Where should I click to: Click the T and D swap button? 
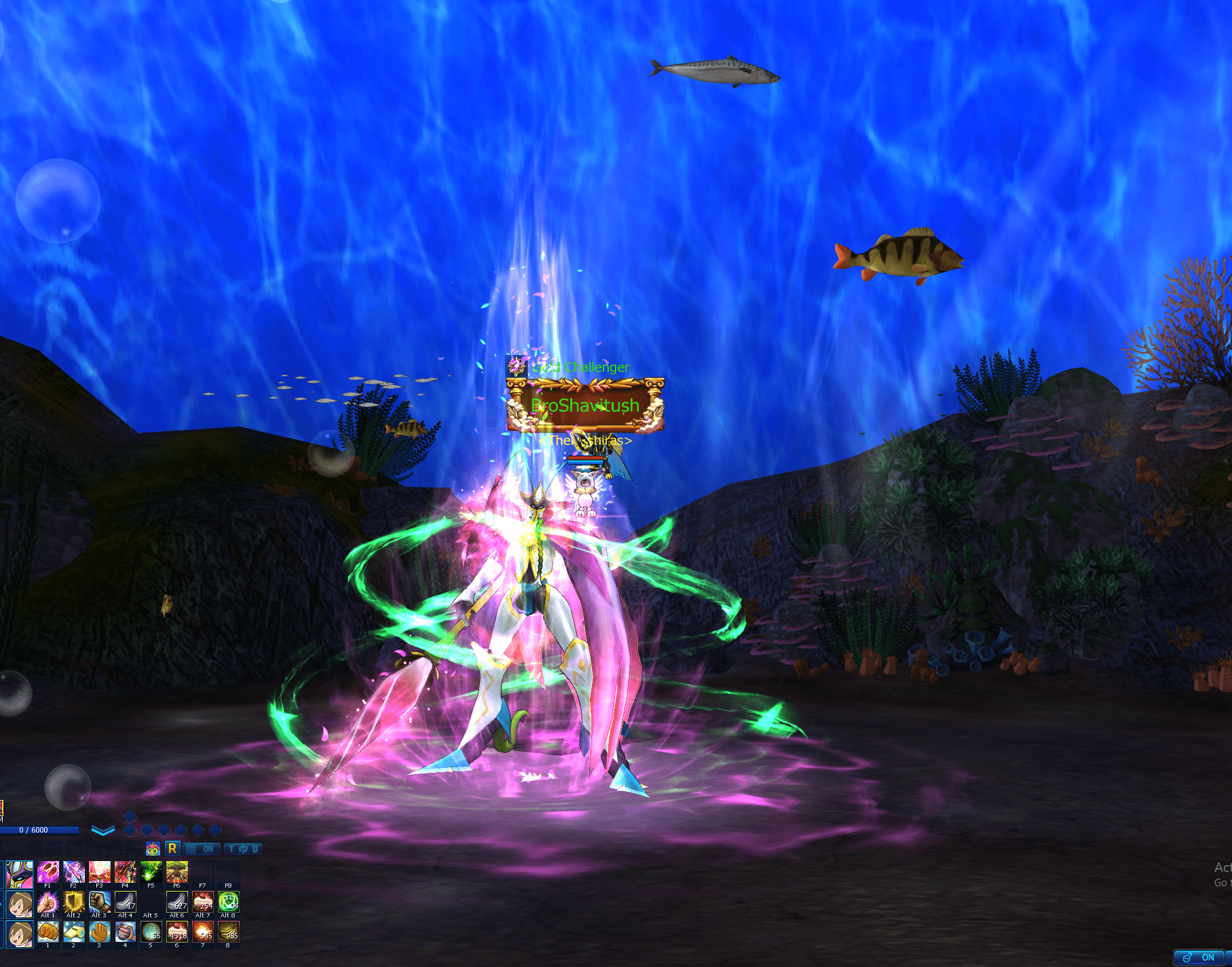(x=243, y=849)
